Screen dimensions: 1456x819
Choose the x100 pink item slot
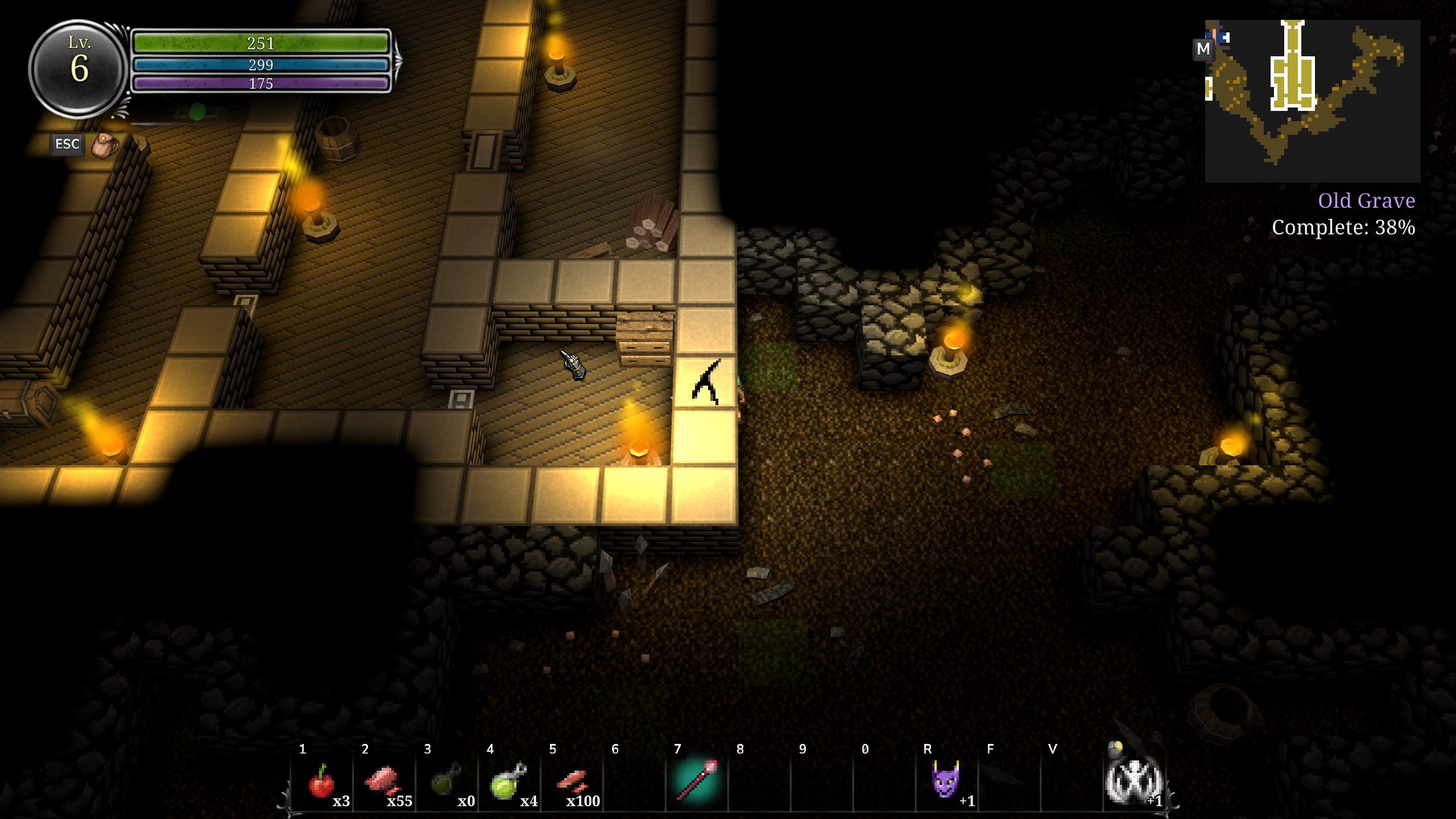(572, 783)
